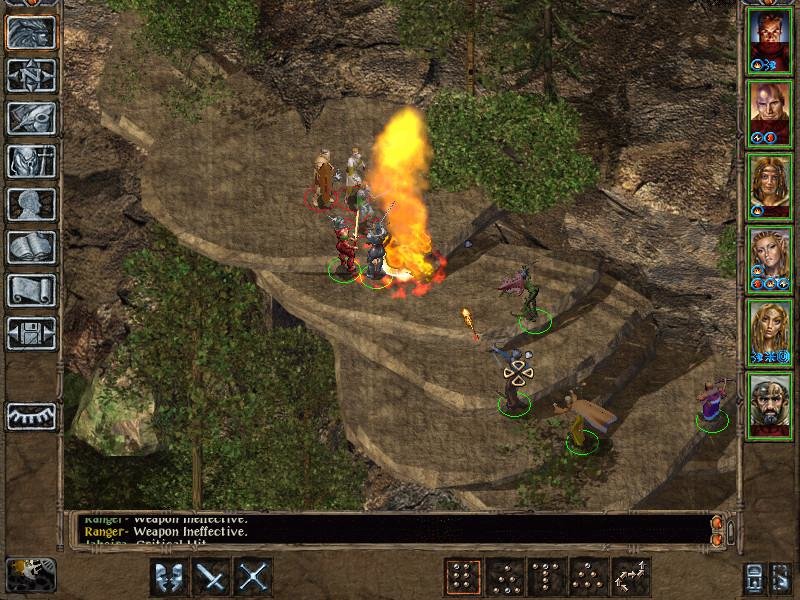Pick the pale elf woman's portrait
The width and height of the screenshot is (800, 600).
pyautogui.click(x=769, y=257)
